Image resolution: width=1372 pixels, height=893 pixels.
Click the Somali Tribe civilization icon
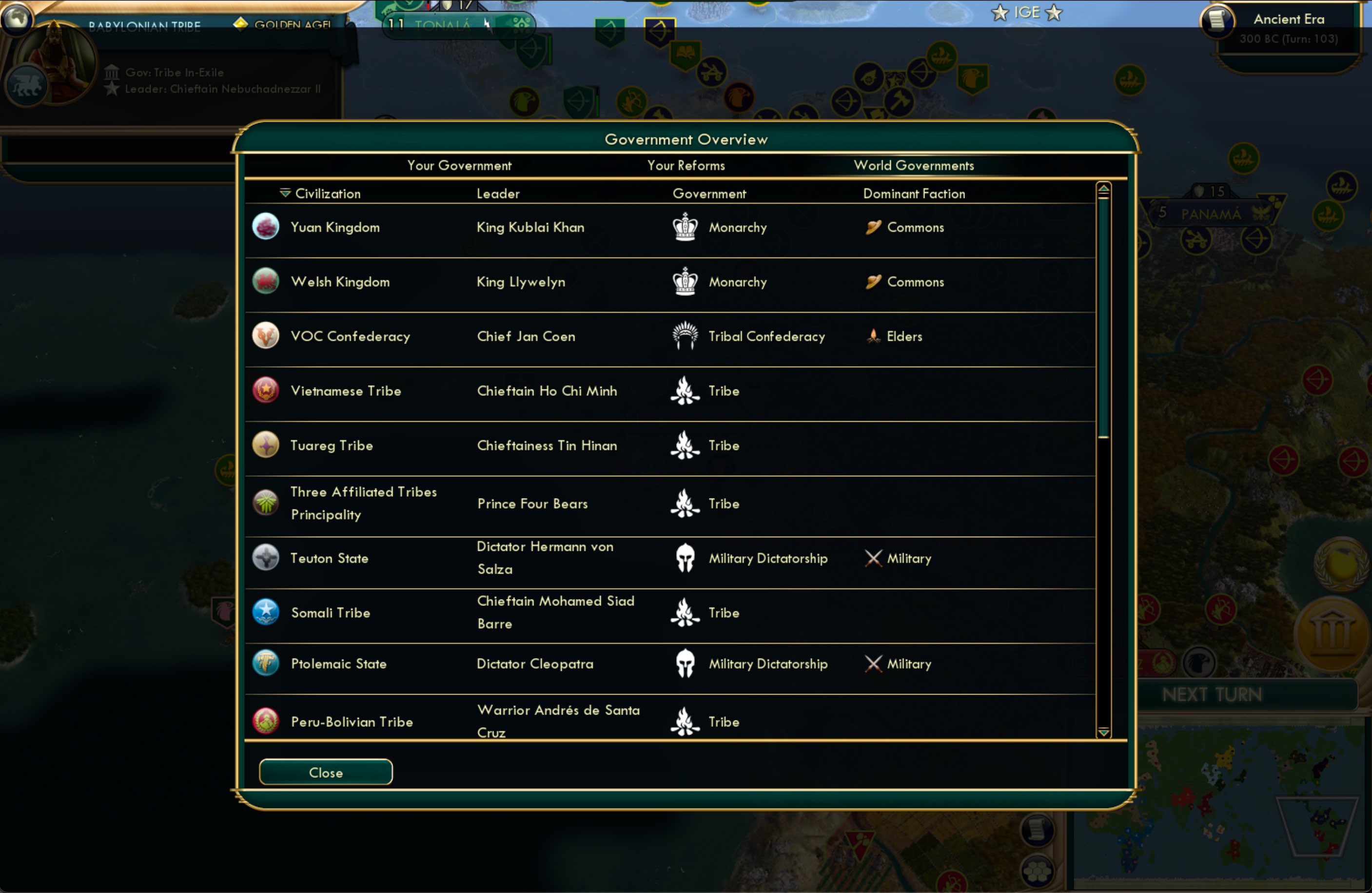(x=266, y=612)
